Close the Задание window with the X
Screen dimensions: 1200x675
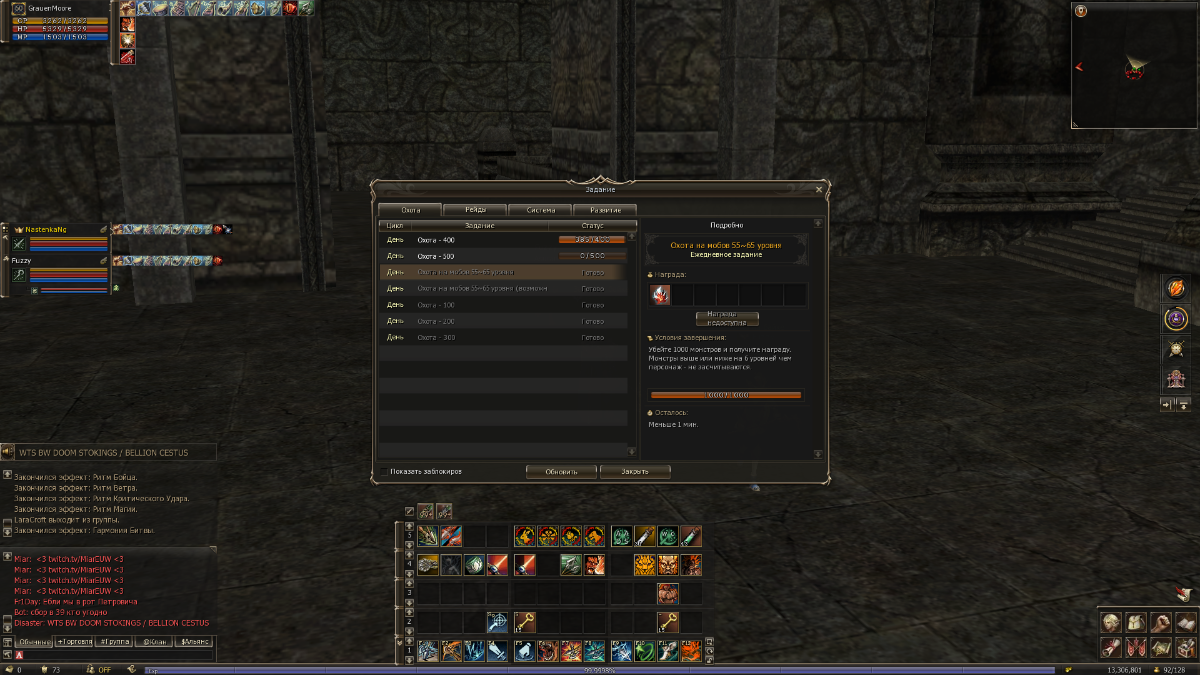pyautogui.click(x=819, y=188)
